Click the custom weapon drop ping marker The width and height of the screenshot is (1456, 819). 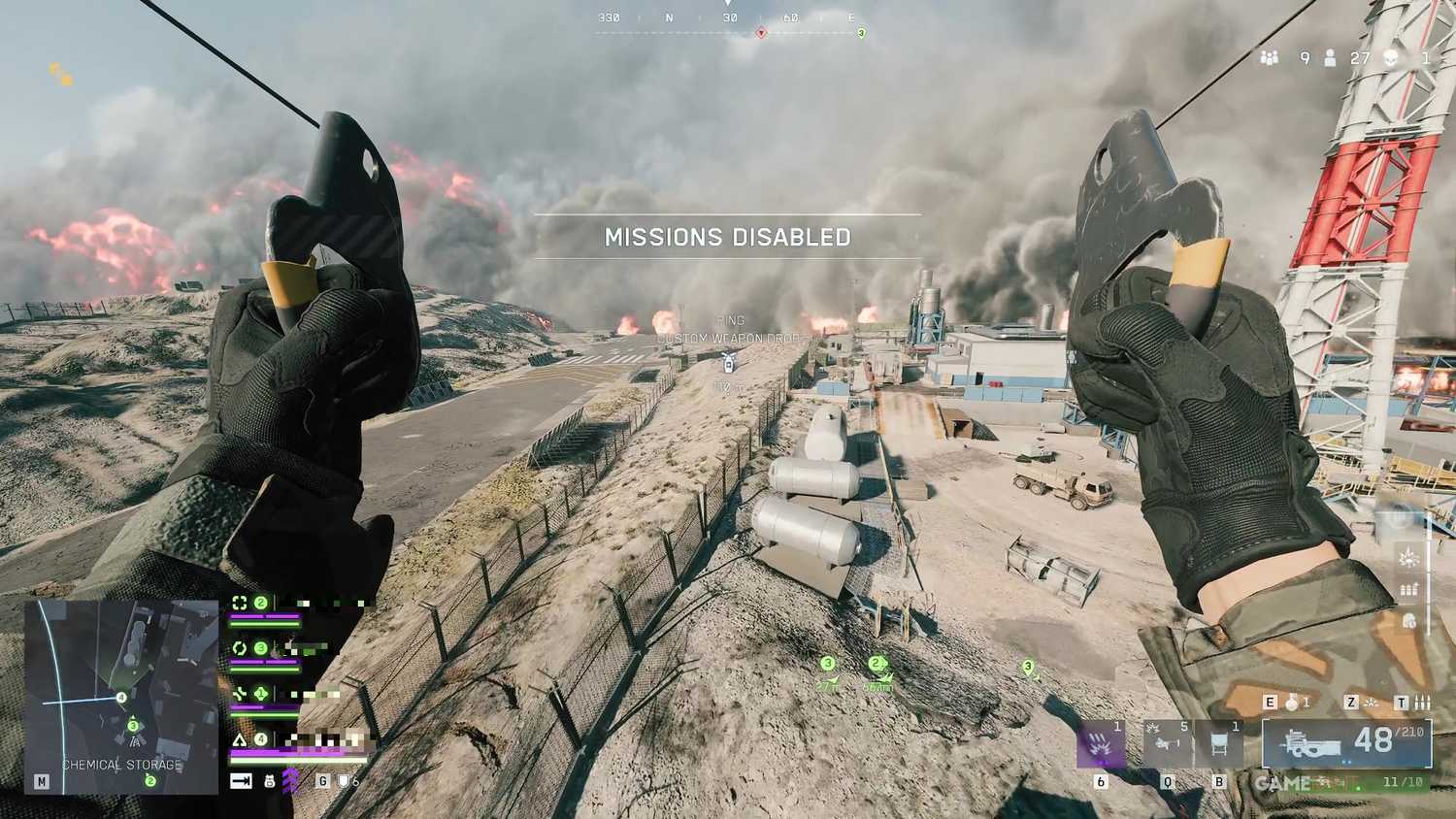[x=729, y=362]
